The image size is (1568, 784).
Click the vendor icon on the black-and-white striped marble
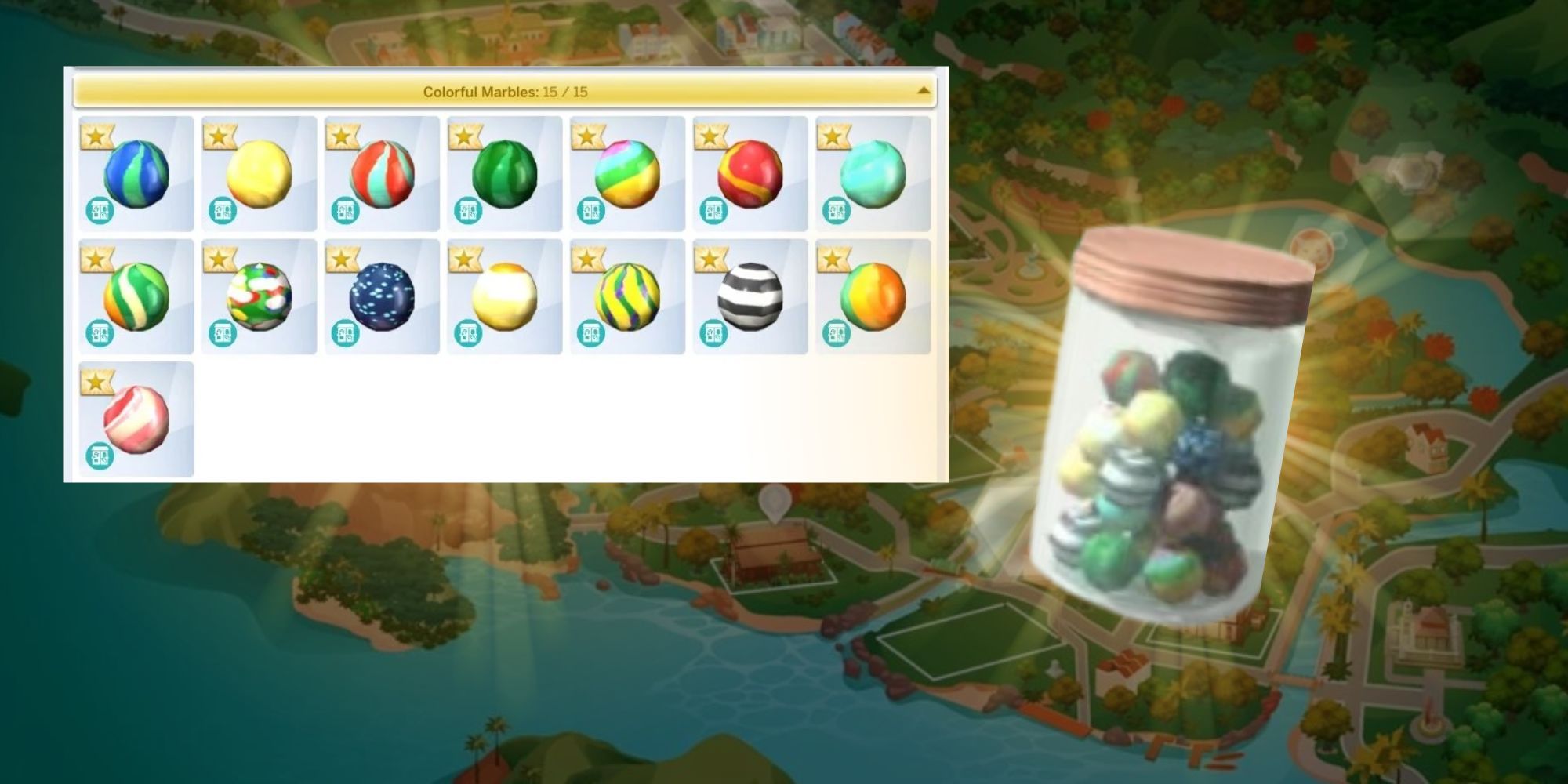pos(713,333)
